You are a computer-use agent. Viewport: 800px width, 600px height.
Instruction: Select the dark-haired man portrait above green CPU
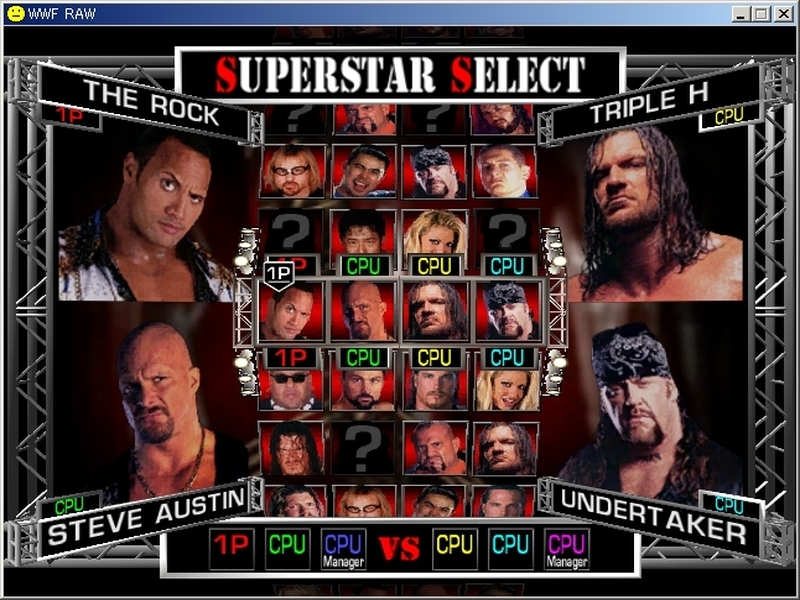pos(363,232)
